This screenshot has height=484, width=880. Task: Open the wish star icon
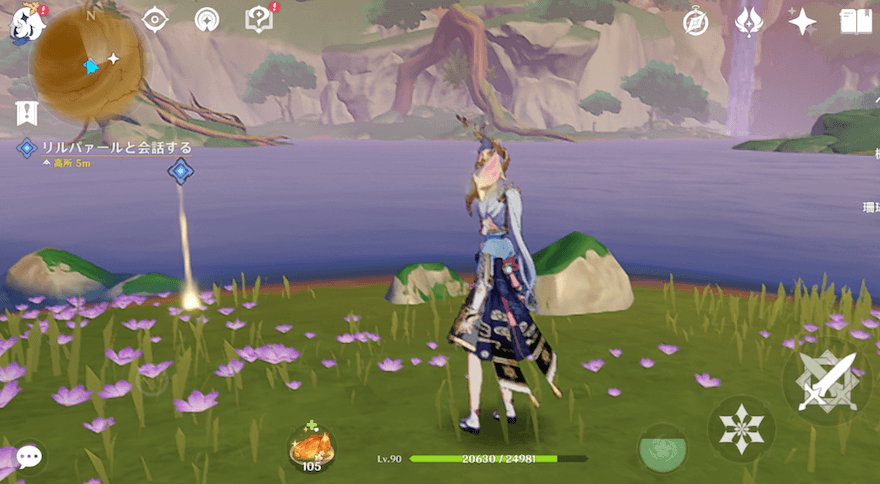tap(802, 21)
